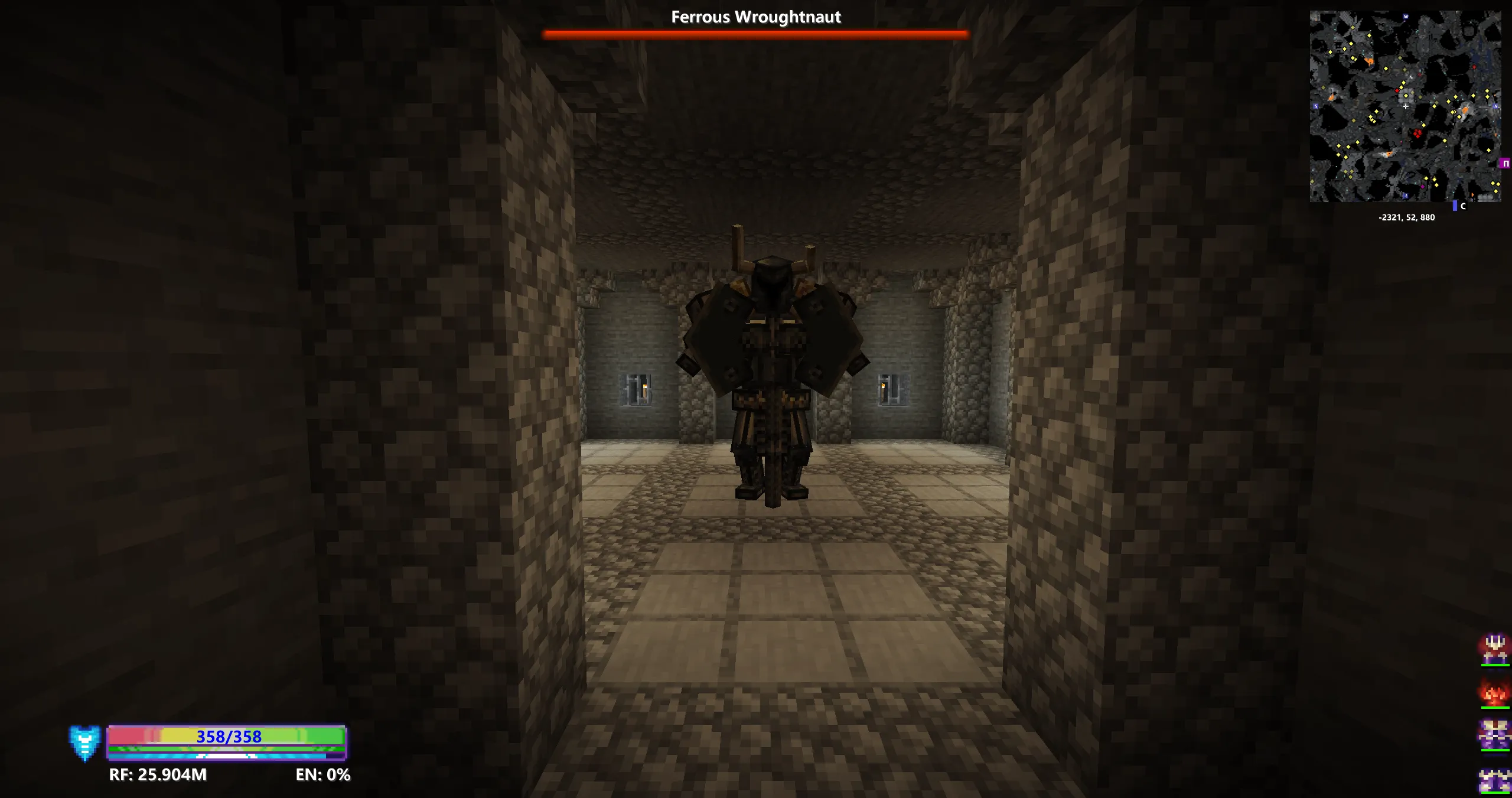Select the topmost status effect icon on the right
The image size is (1512, 798).
pos(1495,649)
